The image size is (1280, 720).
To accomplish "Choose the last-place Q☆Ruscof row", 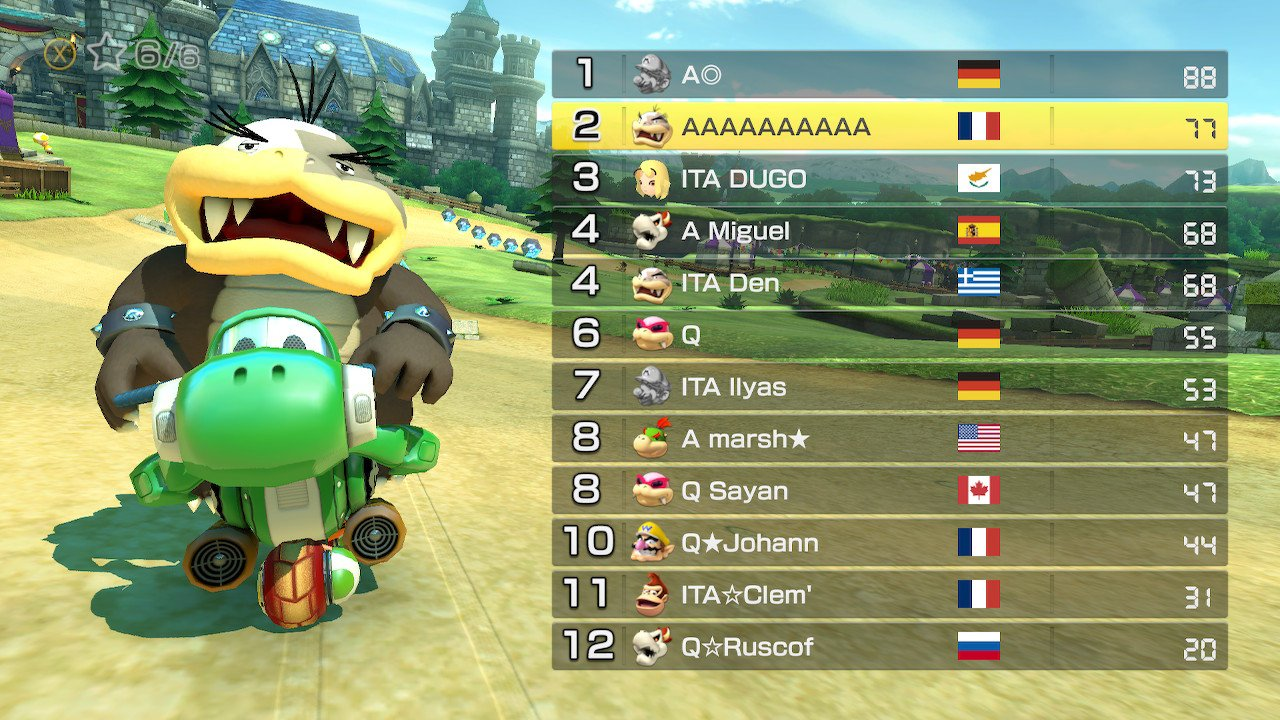I will pos(889,647).
